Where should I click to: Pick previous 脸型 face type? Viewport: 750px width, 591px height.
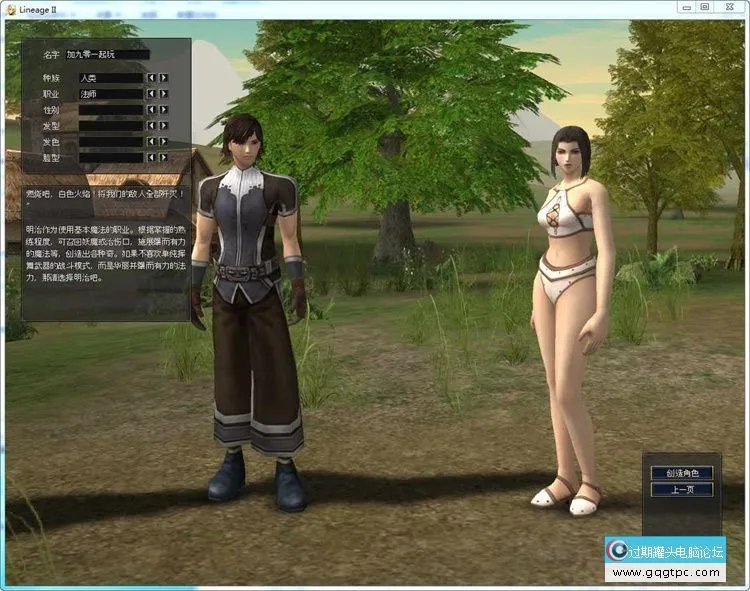(x=151, y=158)
